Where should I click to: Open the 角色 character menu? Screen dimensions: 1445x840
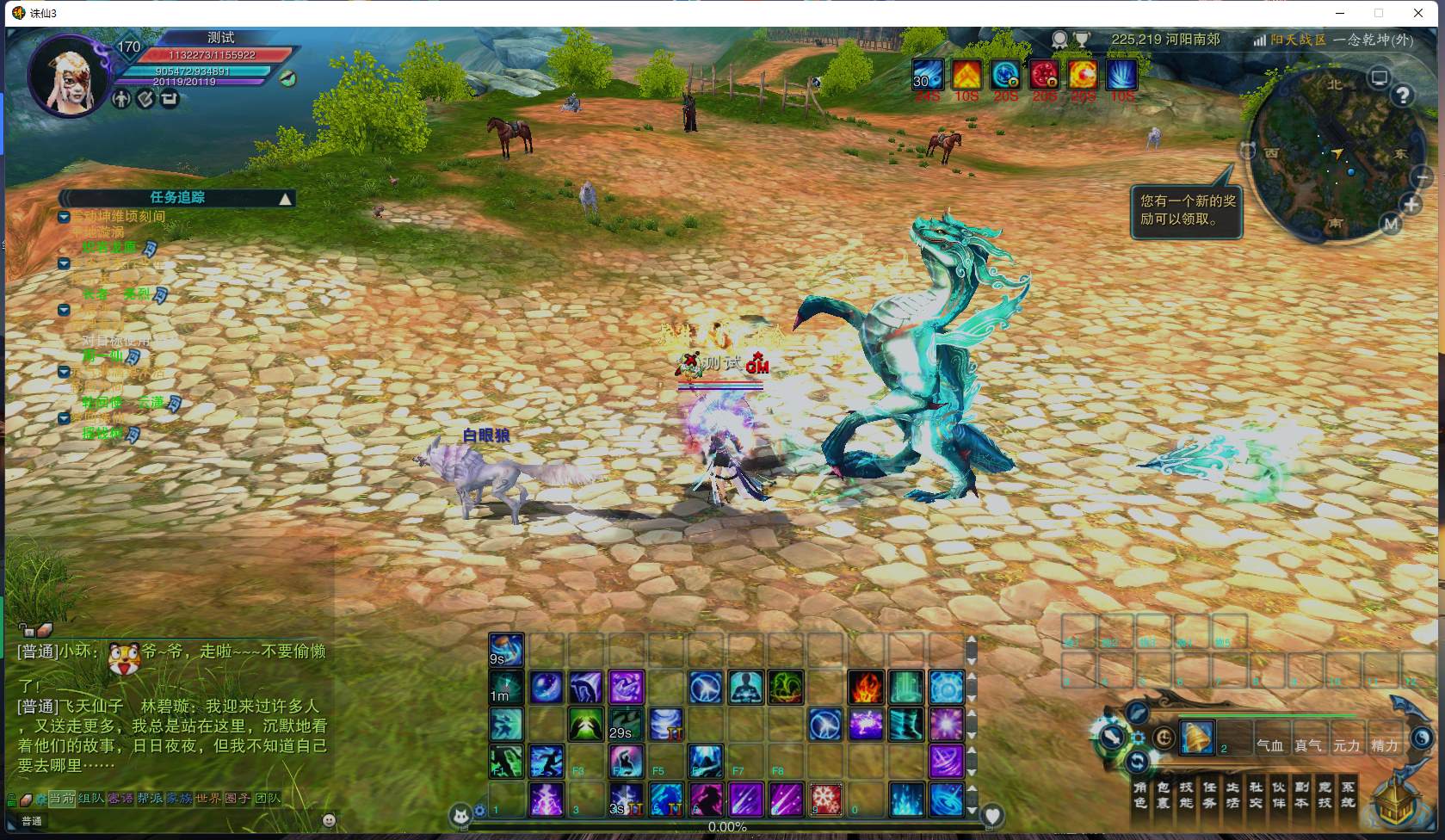click(1140, 794)
